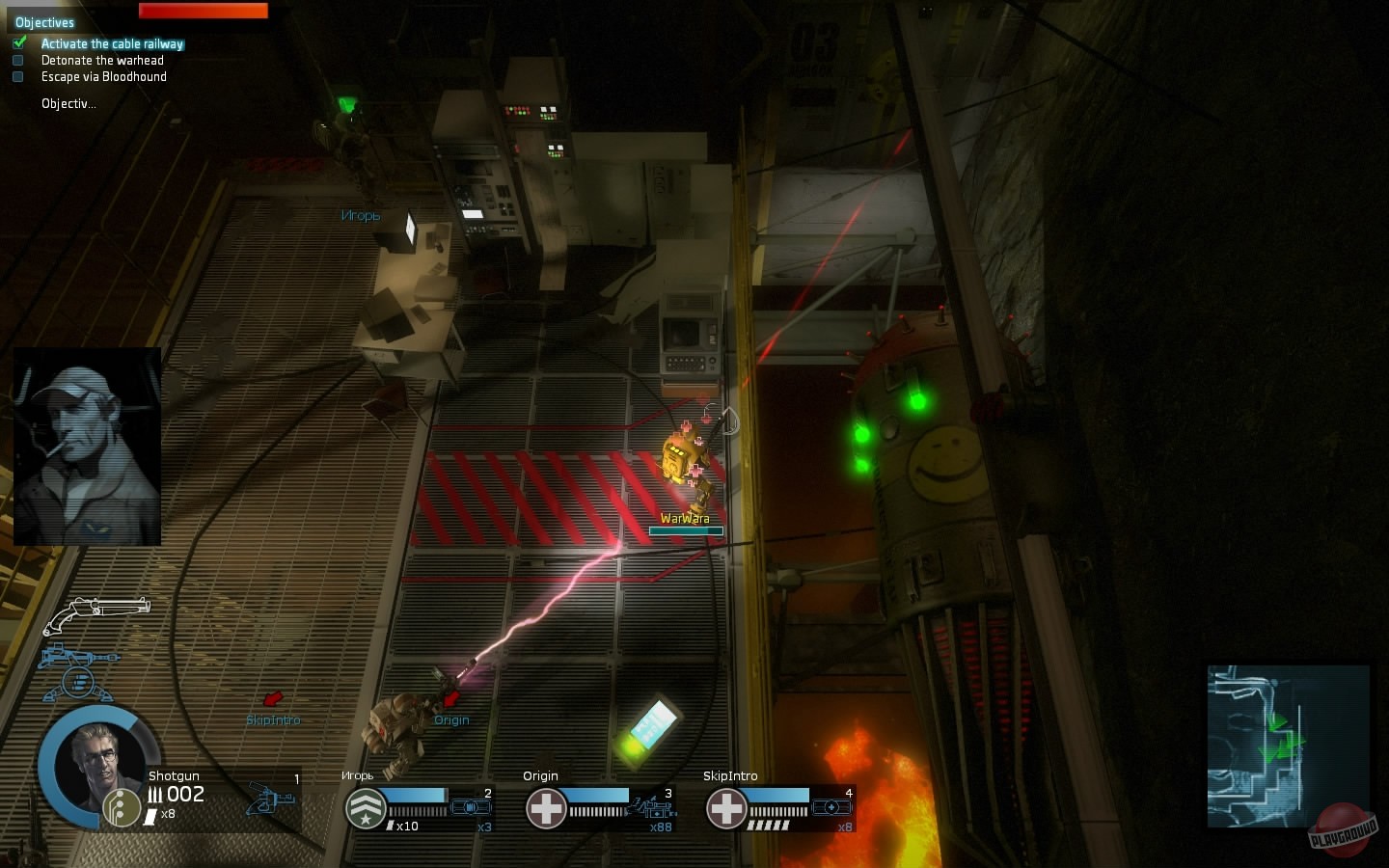Select Игорь's rank star emblem
The height and width of the screenshot is (868, 1389).
tap(365, 808)
